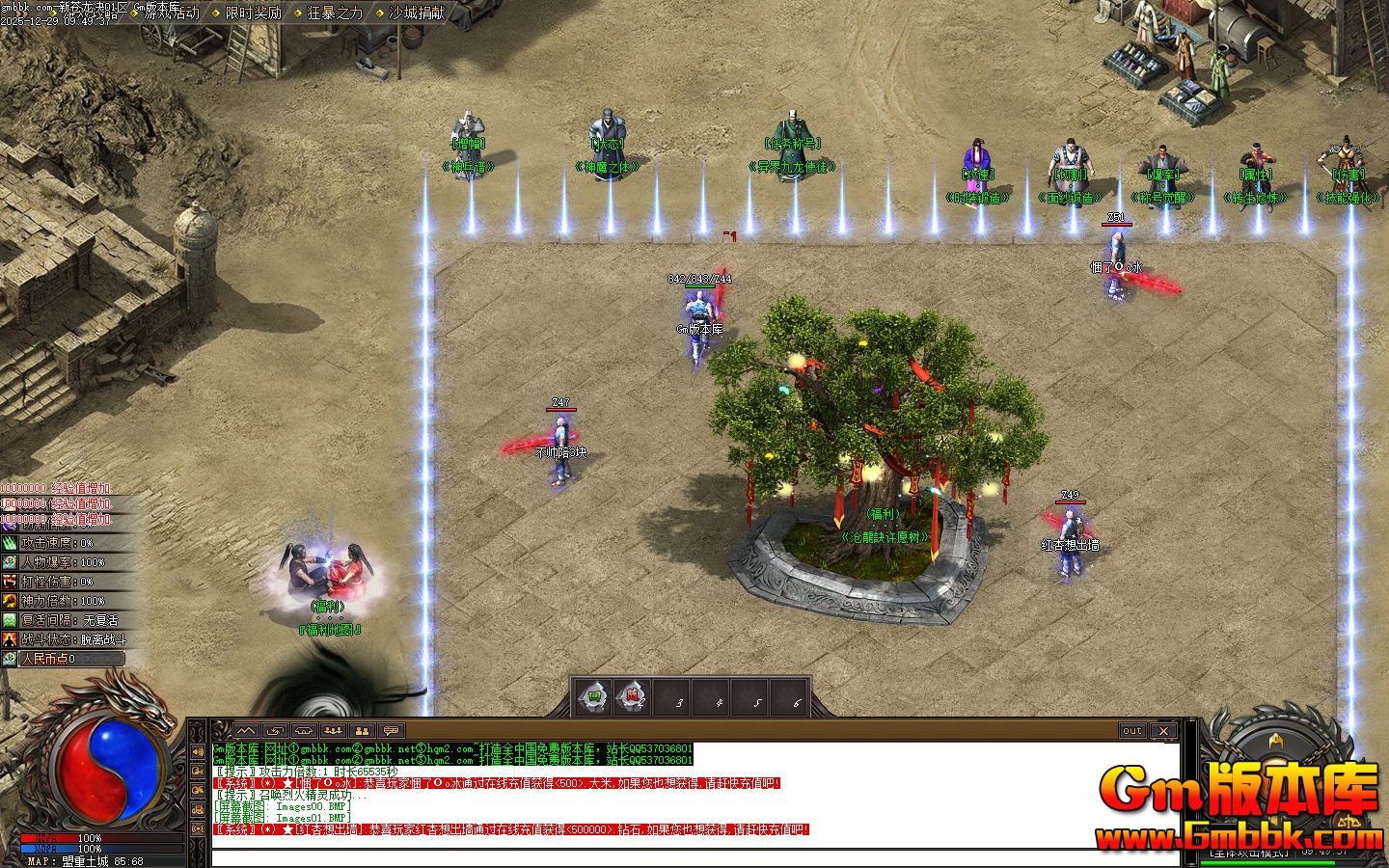Use the green 回 item in hotbar slot one
The height and width of the screenshot is (868, 1389).
pyautogui.click(x=594, y=695)
